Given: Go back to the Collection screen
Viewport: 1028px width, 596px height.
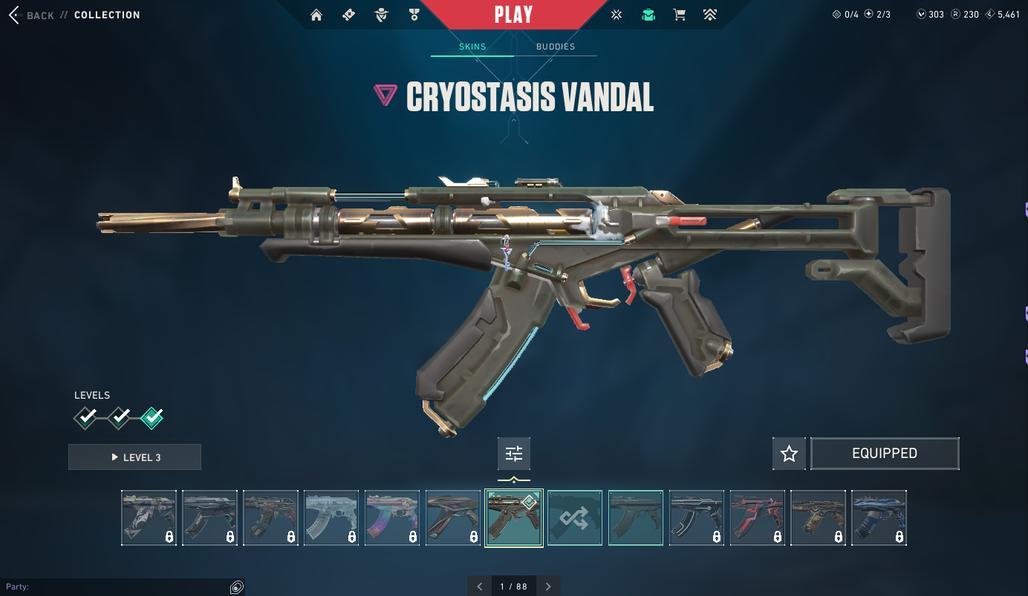Looking at the screenshot, I should pyautogui.click(x=30, y=15).
